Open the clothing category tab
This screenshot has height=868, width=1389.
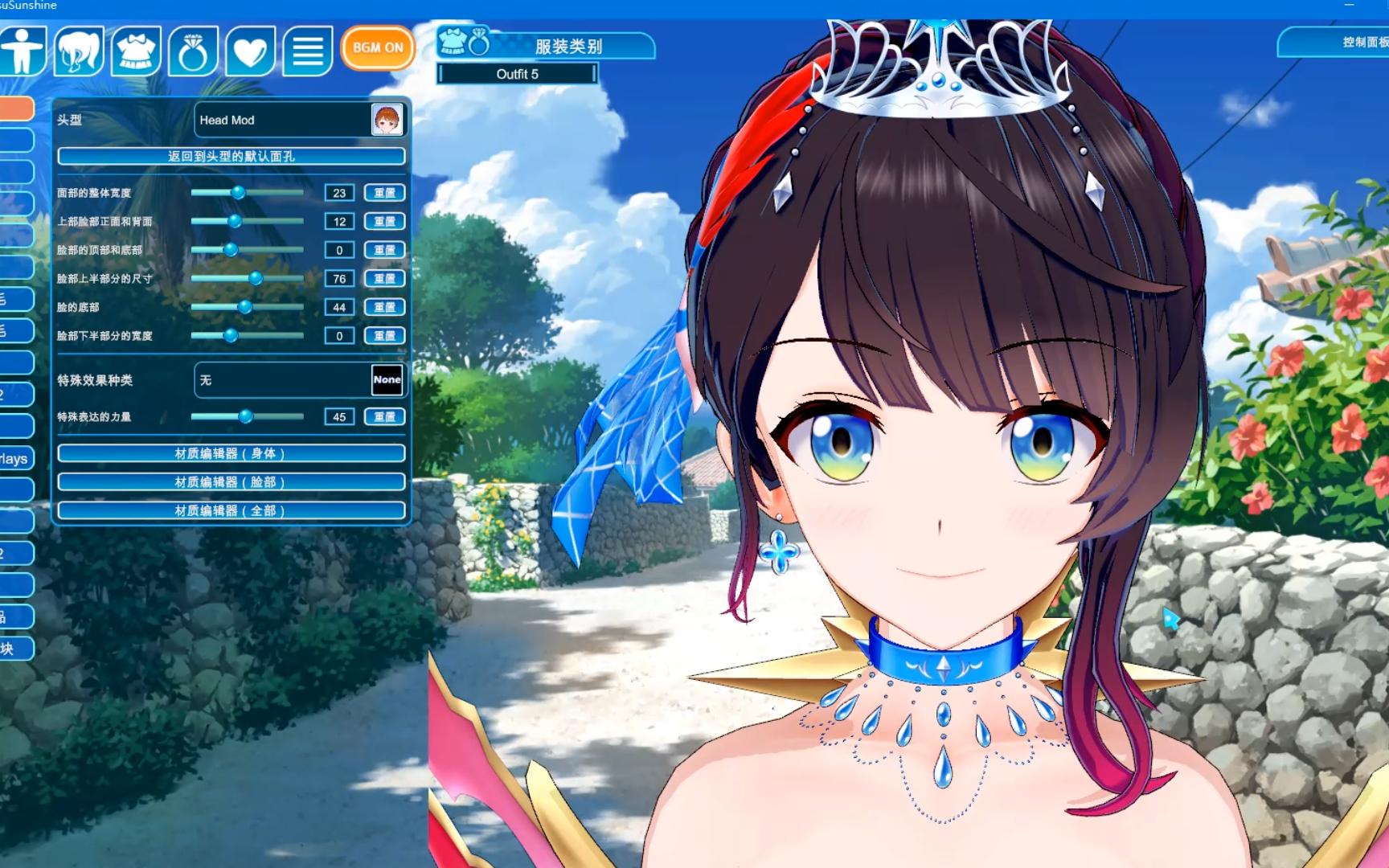click(x=136, y=51)
